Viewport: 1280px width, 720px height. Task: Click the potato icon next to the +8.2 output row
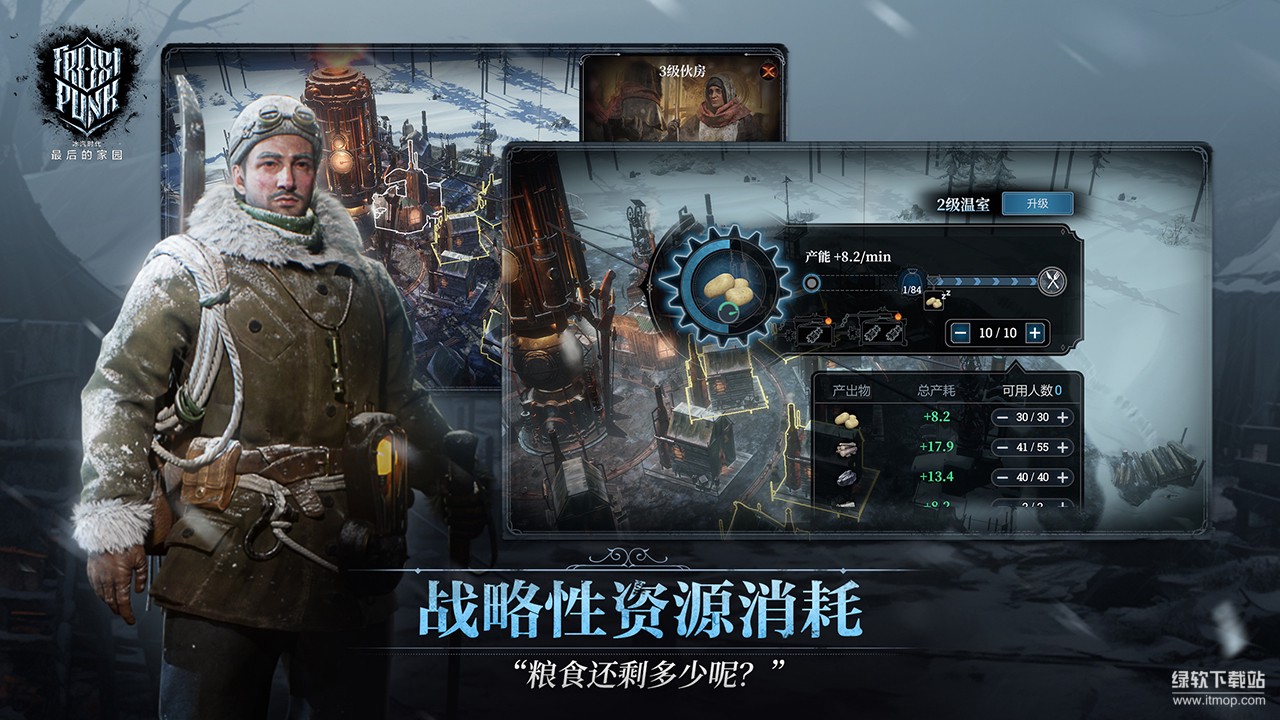tap(845, 419)
